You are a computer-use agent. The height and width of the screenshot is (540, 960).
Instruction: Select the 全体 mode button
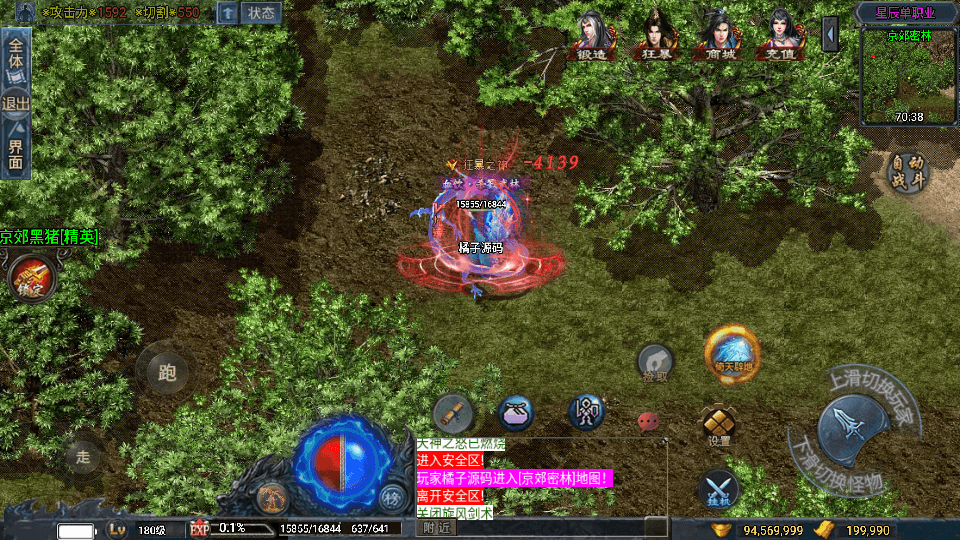pos(16,52)
